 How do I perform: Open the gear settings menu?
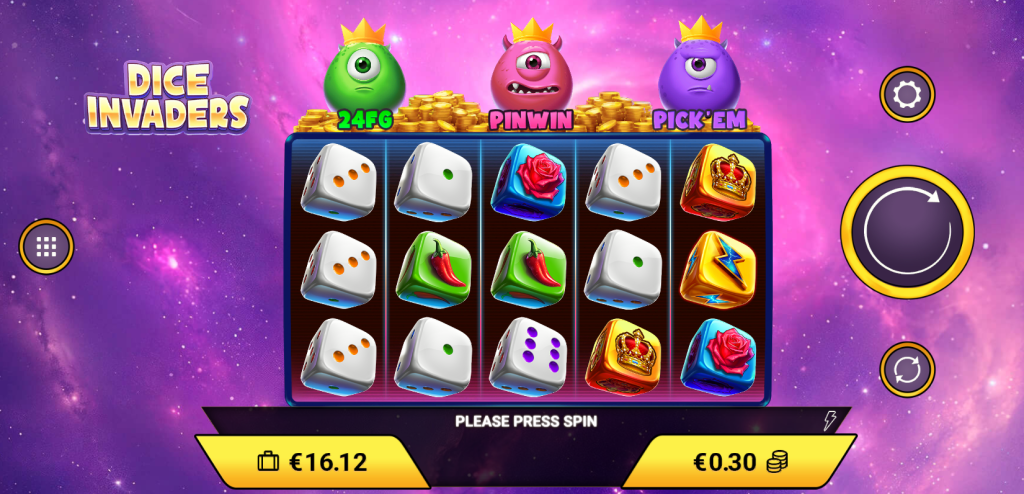tap(907, 95)
